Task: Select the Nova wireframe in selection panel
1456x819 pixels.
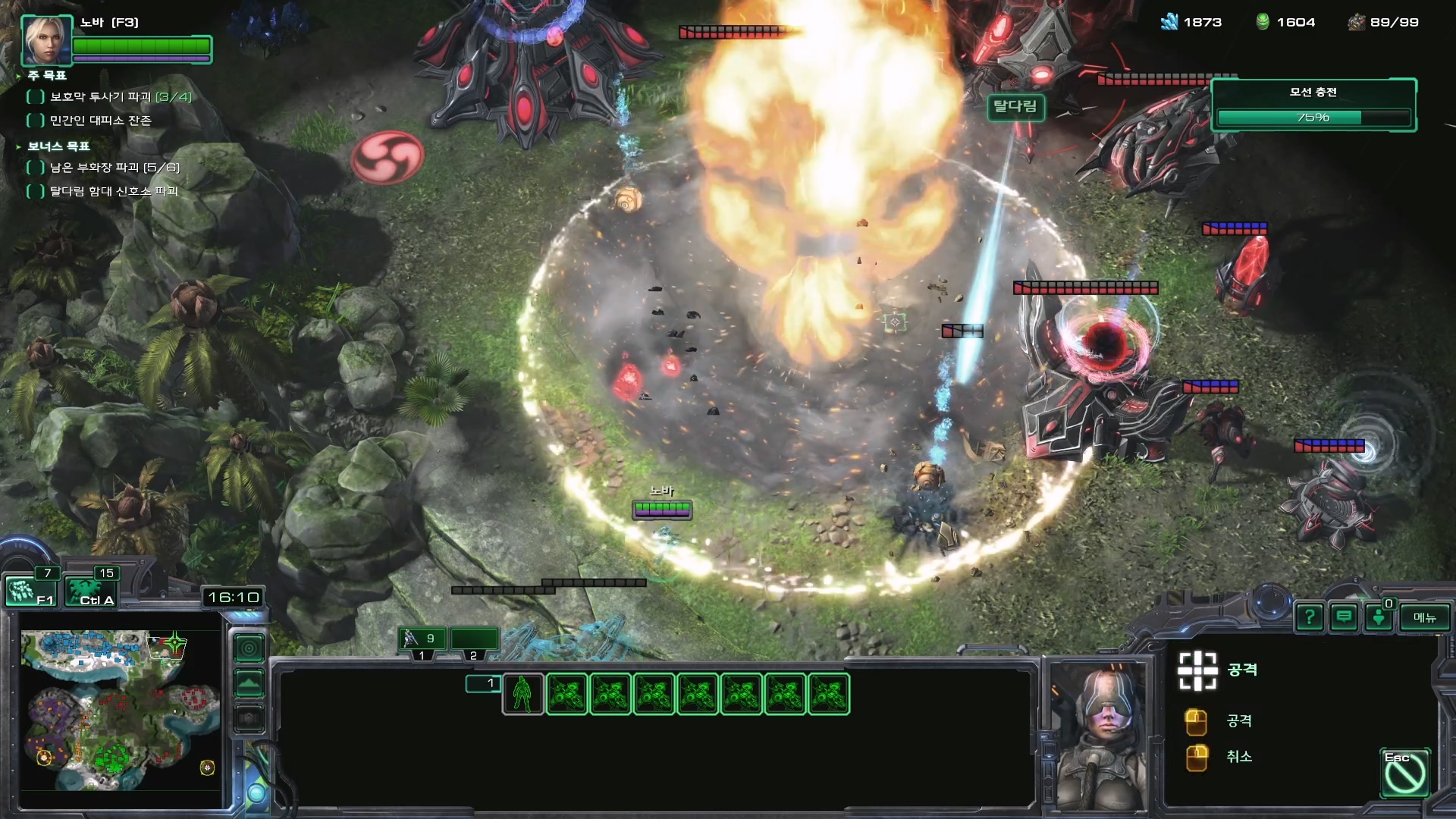Action: click(522, 694)
